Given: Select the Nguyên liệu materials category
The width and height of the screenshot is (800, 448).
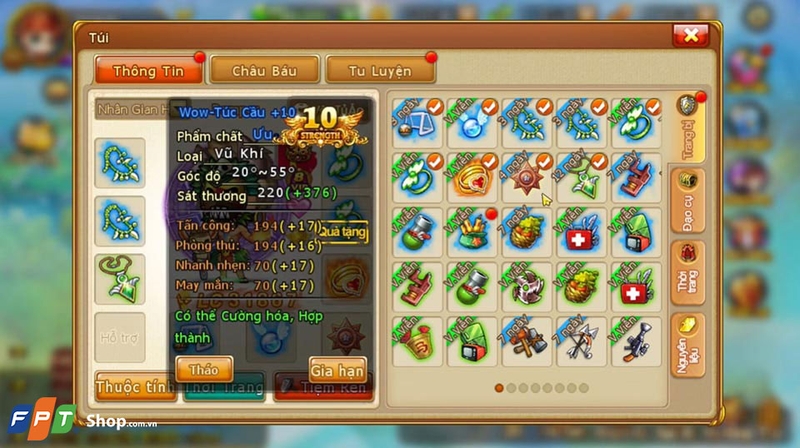Looking at the screenshot, I should click(687, 345).
